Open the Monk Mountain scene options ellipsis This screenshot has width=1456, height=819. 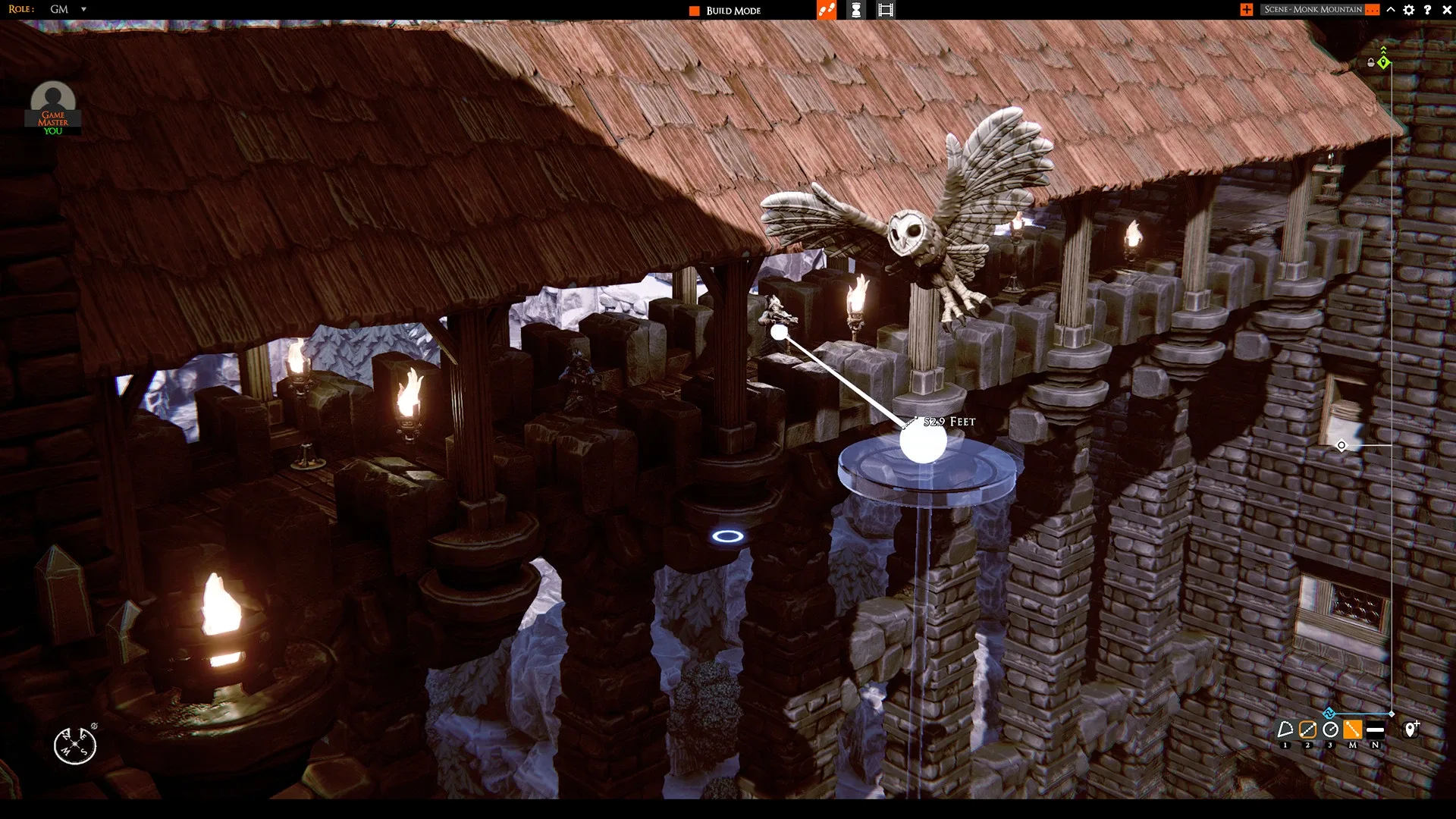coord(1371,9)
